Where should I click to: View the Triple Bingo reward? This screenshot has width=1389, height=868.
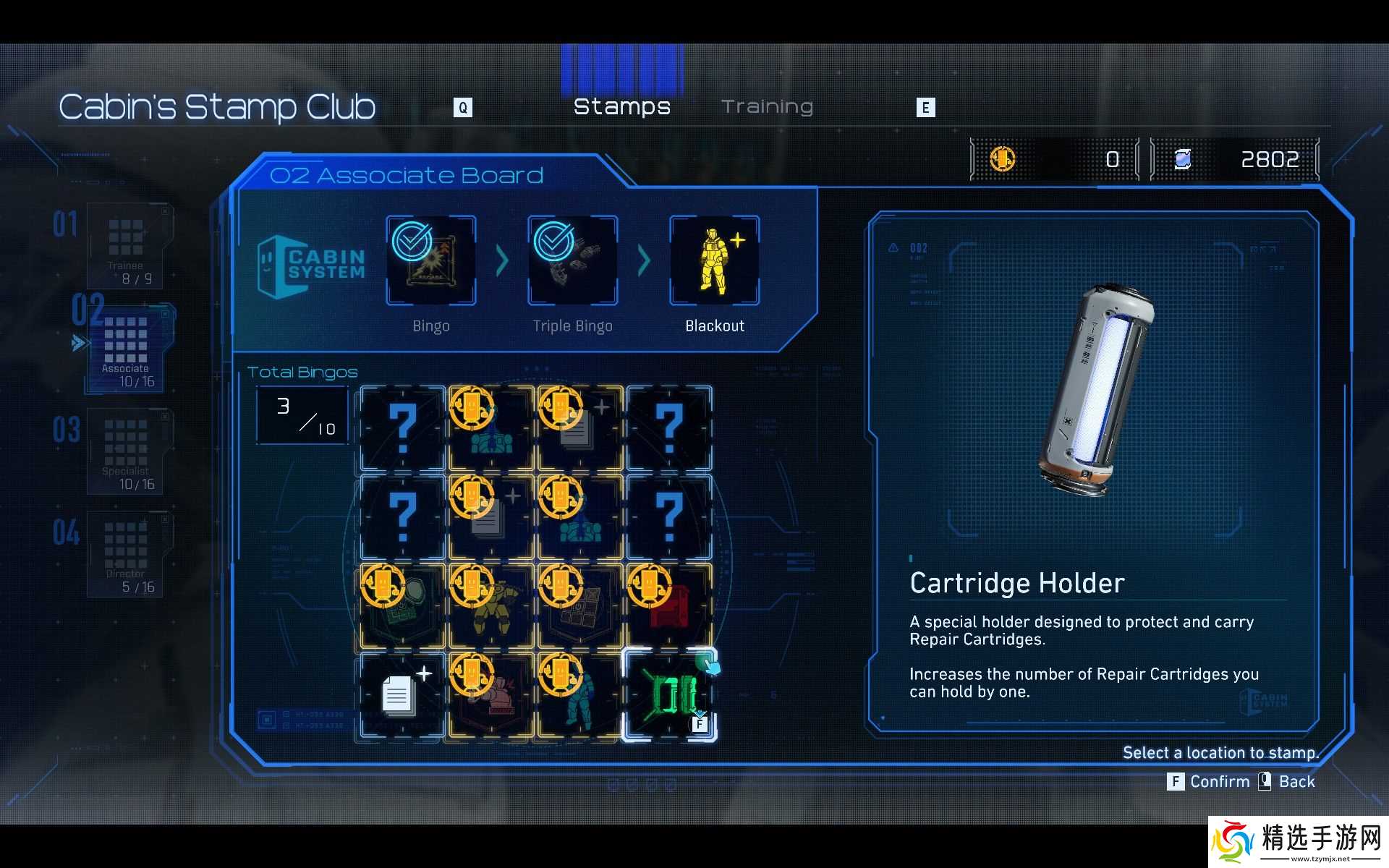click(x=572, y=260)
